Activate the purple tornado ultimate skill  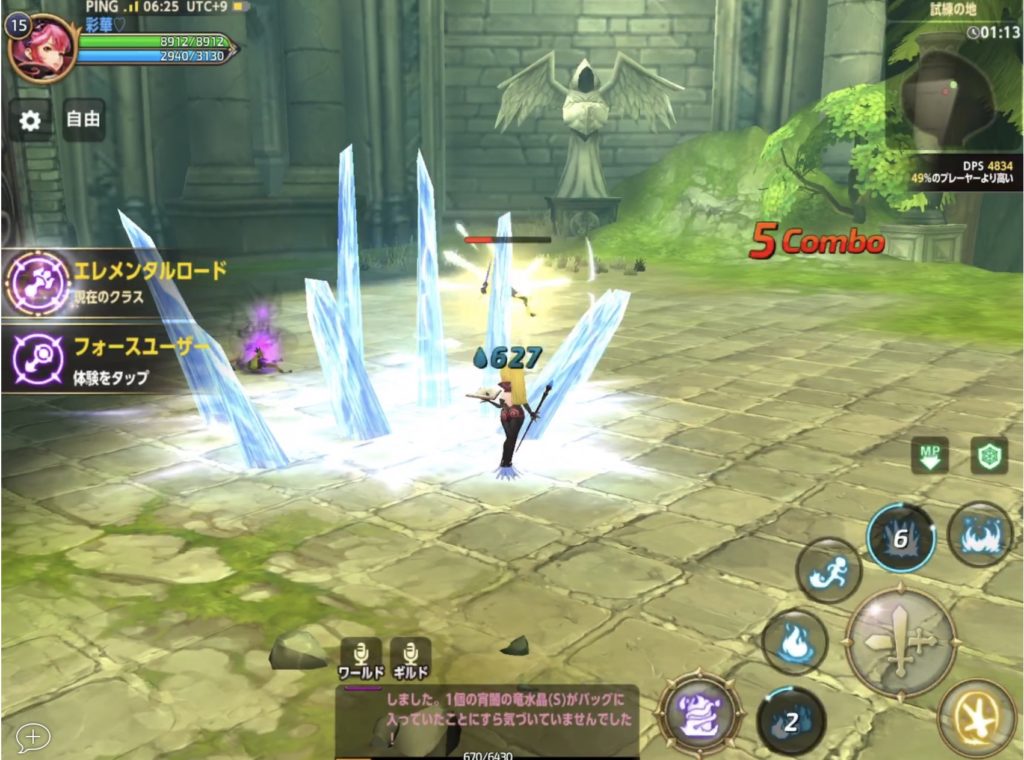[x=699, y=714]
